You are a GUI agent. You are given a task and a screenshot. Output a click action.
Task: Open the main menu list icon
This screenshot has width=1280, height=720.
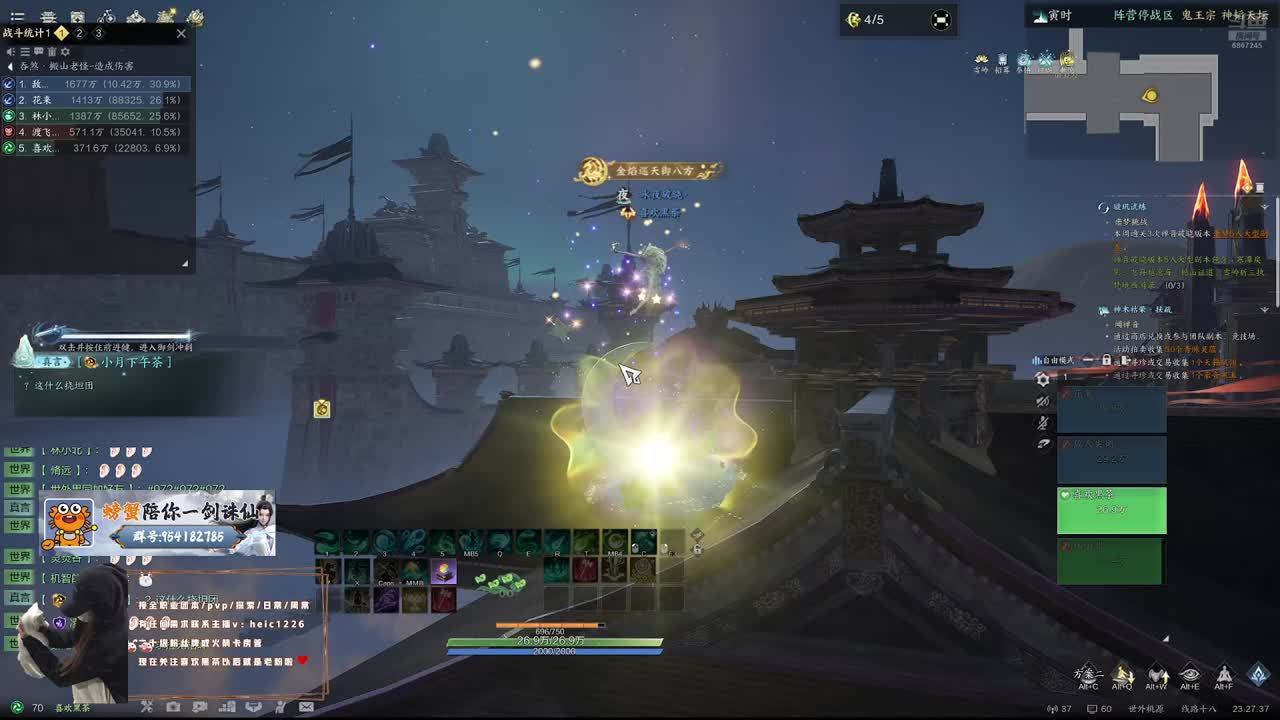click(x=17, y=17)
